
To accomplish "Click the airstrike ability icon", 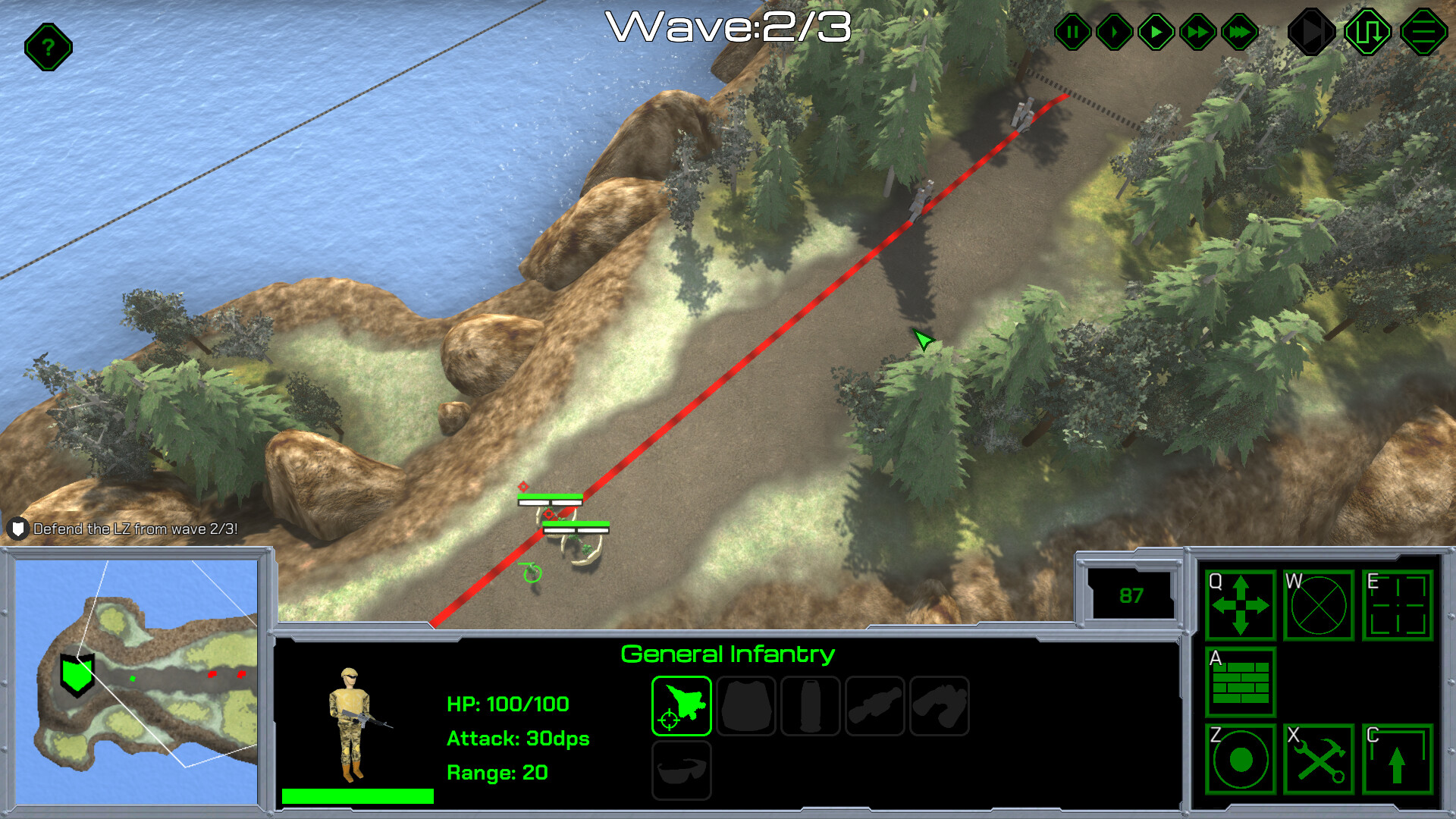I will [x=680, y=705].
